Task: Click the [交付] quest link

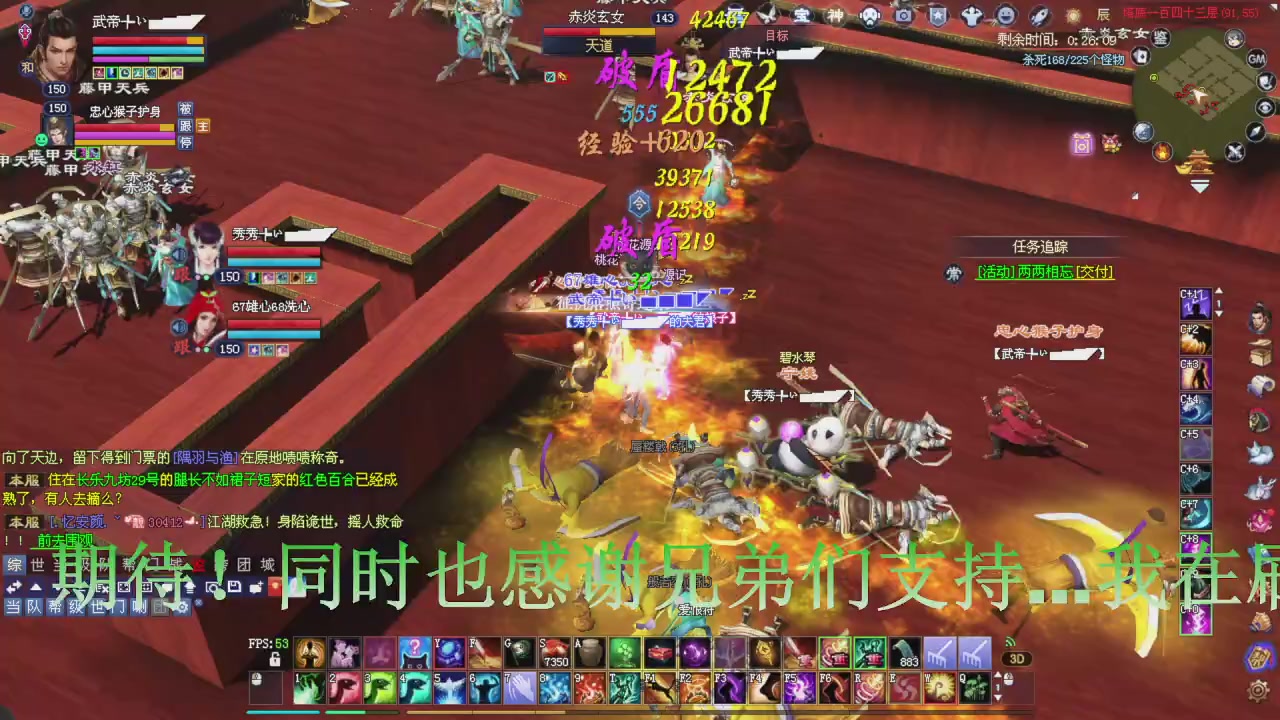Action: [1093, 271]
